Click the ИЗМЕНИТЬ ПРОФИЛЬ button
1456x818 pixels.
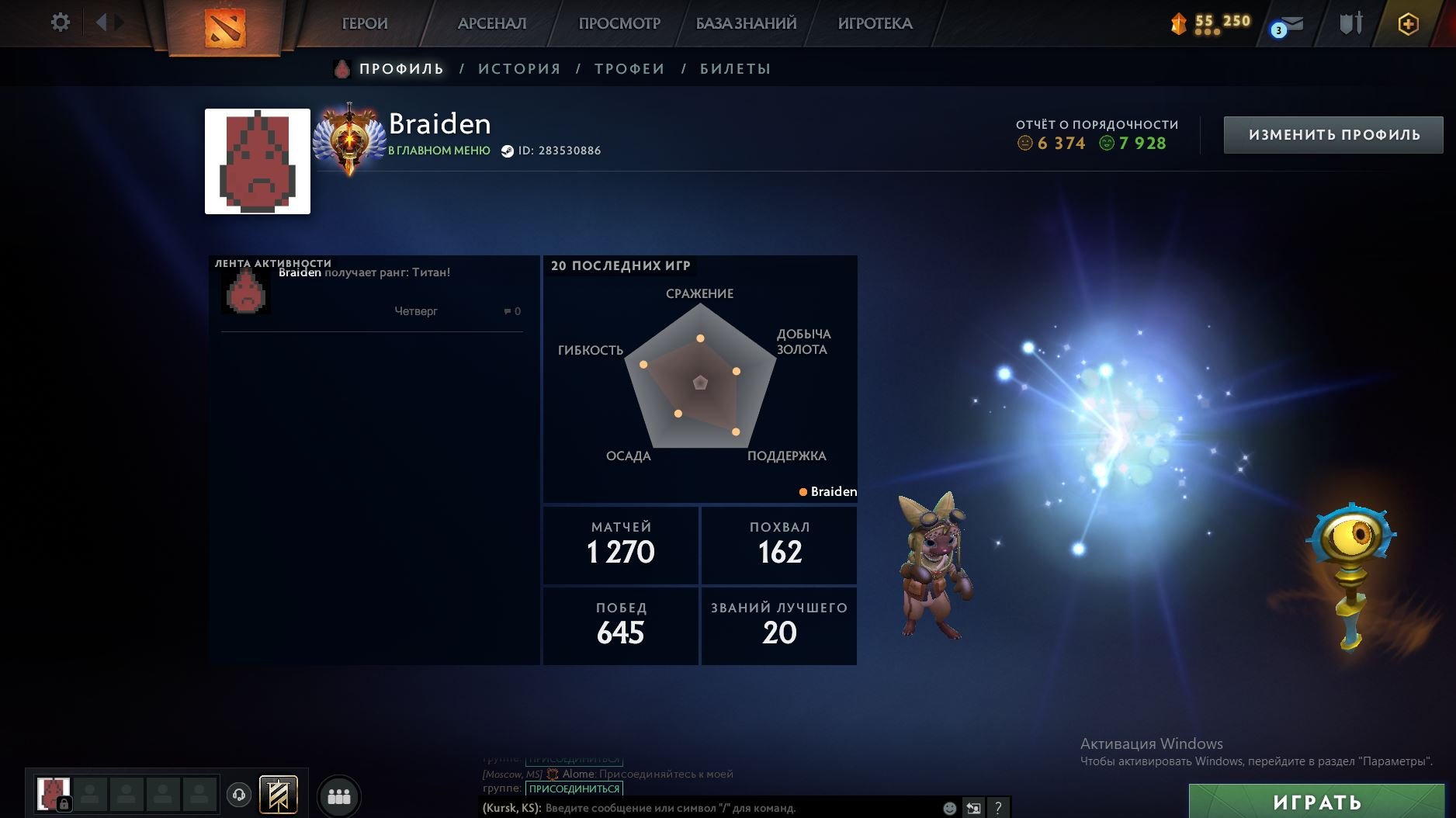pyautogui.click(x=1332, y=133)
